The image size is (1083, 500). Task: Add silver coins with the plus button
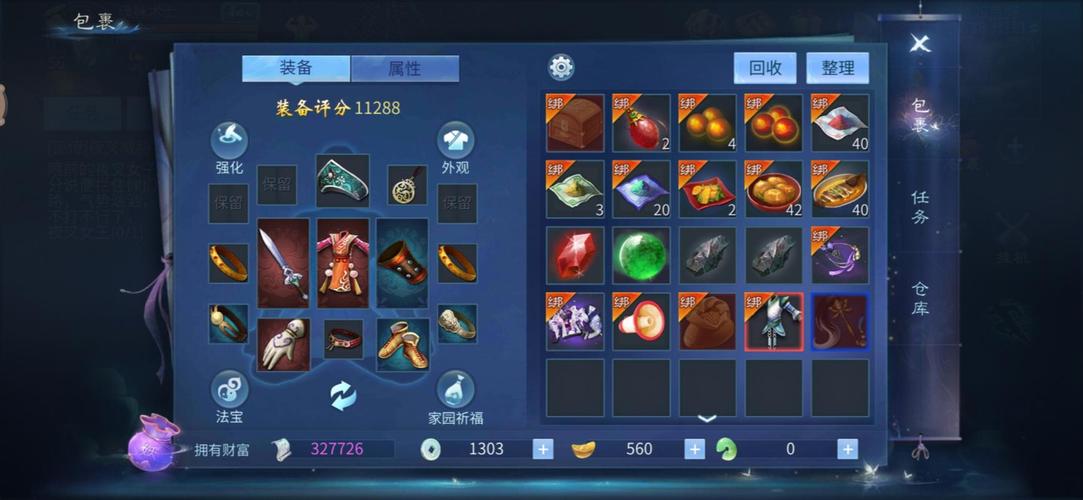(543, 449)
